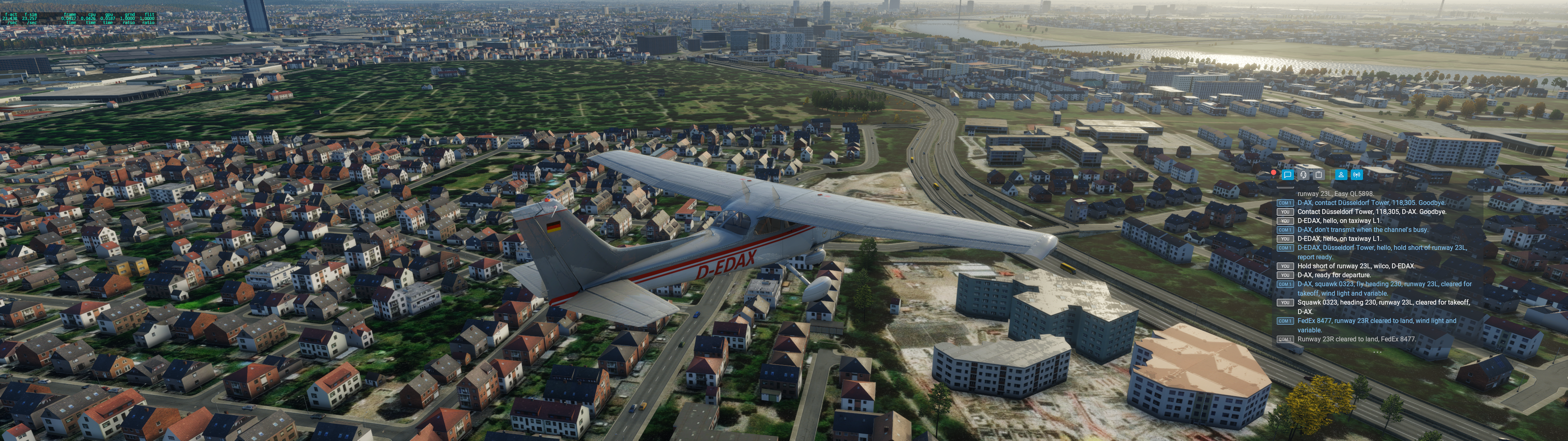The image size is (1568, 441).
Task: Toggle the radio antenna filter button
Action: (x=1357, y=175)
